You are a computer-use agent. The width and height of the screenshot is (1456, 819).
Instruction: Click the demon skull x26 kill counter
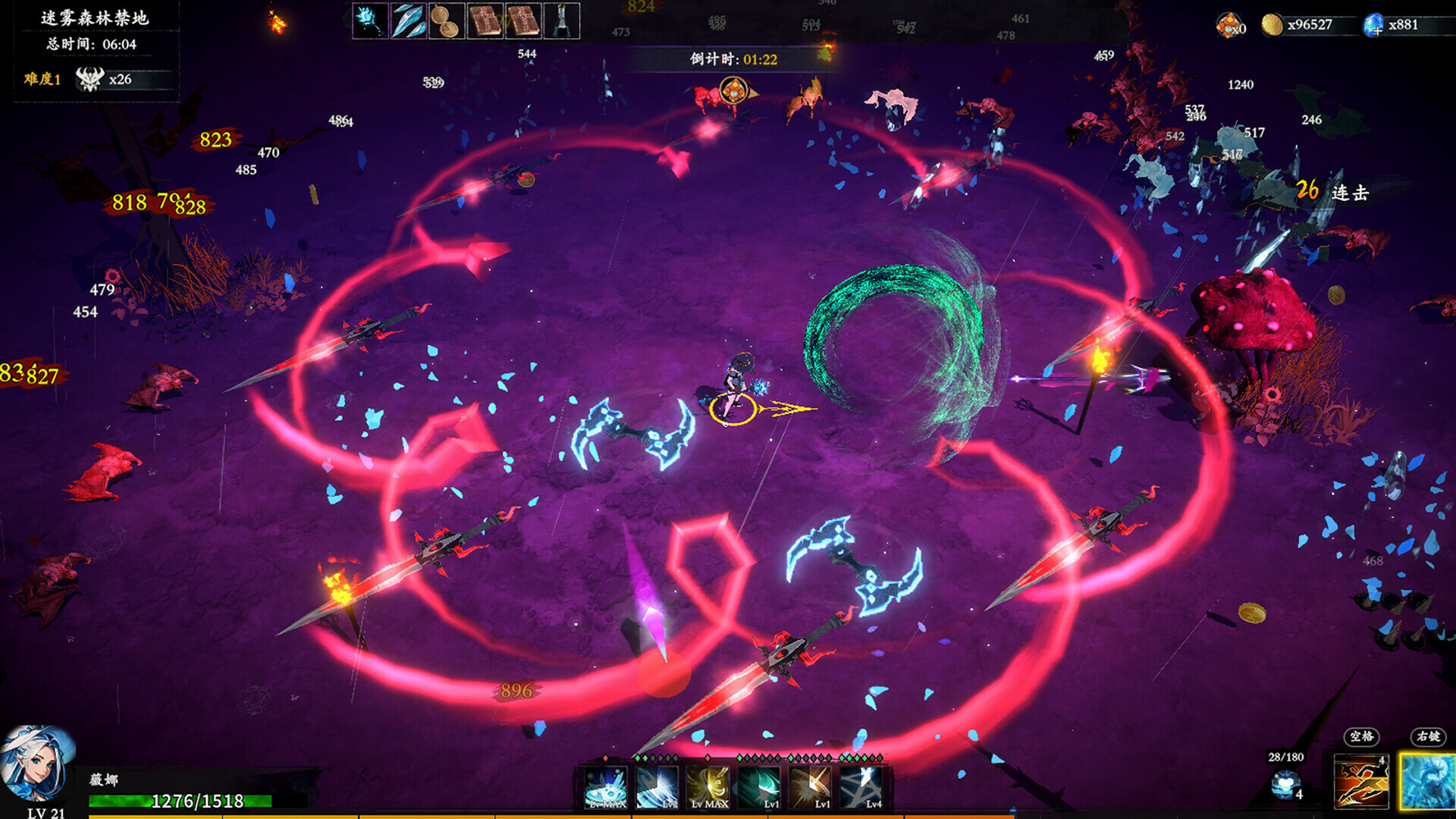pos(99,79)
